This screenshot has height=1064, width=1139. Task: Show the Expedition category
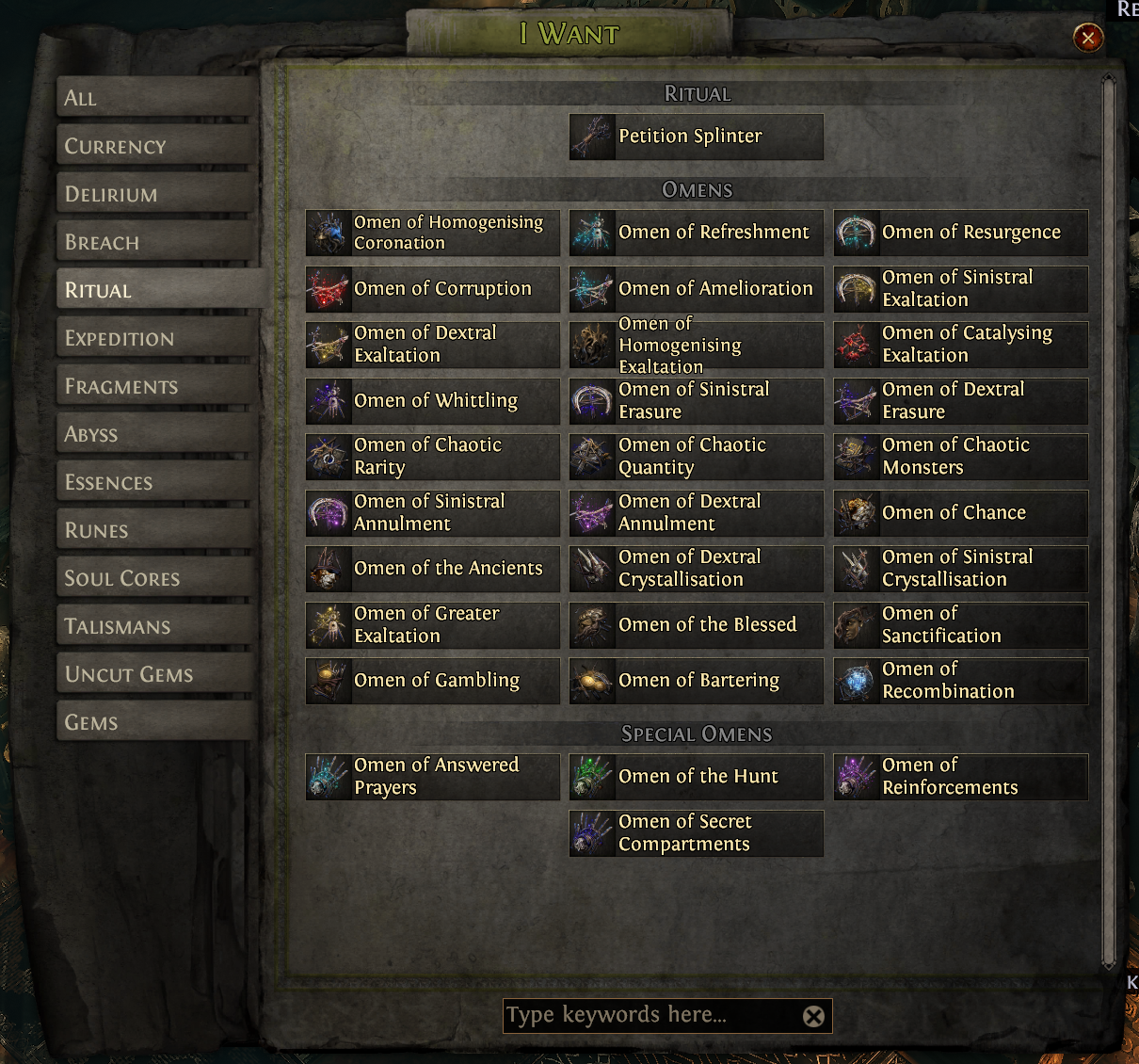(x=156, y=338)
